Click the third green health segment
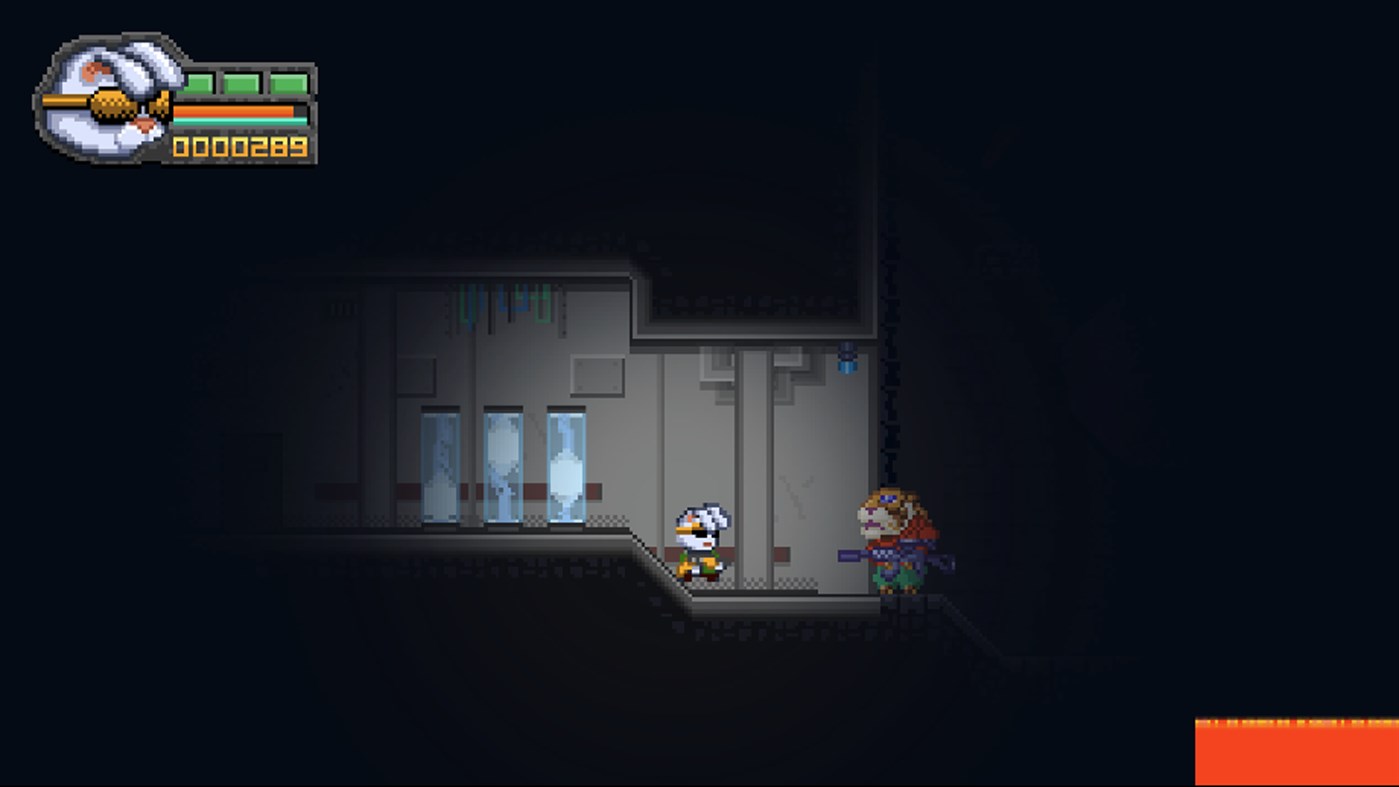The width and height of the screenshot is (1399, 787). [x=288, y=82]
